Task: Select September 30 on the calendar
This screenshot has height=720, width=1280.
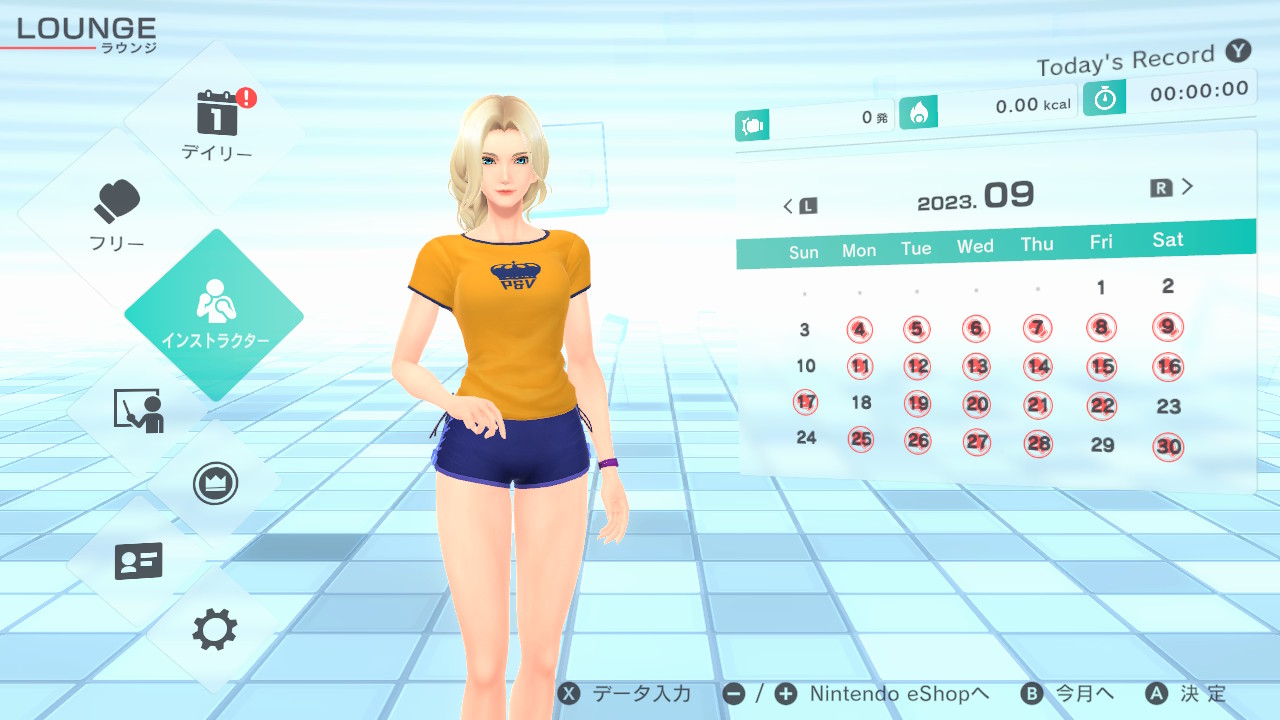Action: point(1168,447)
